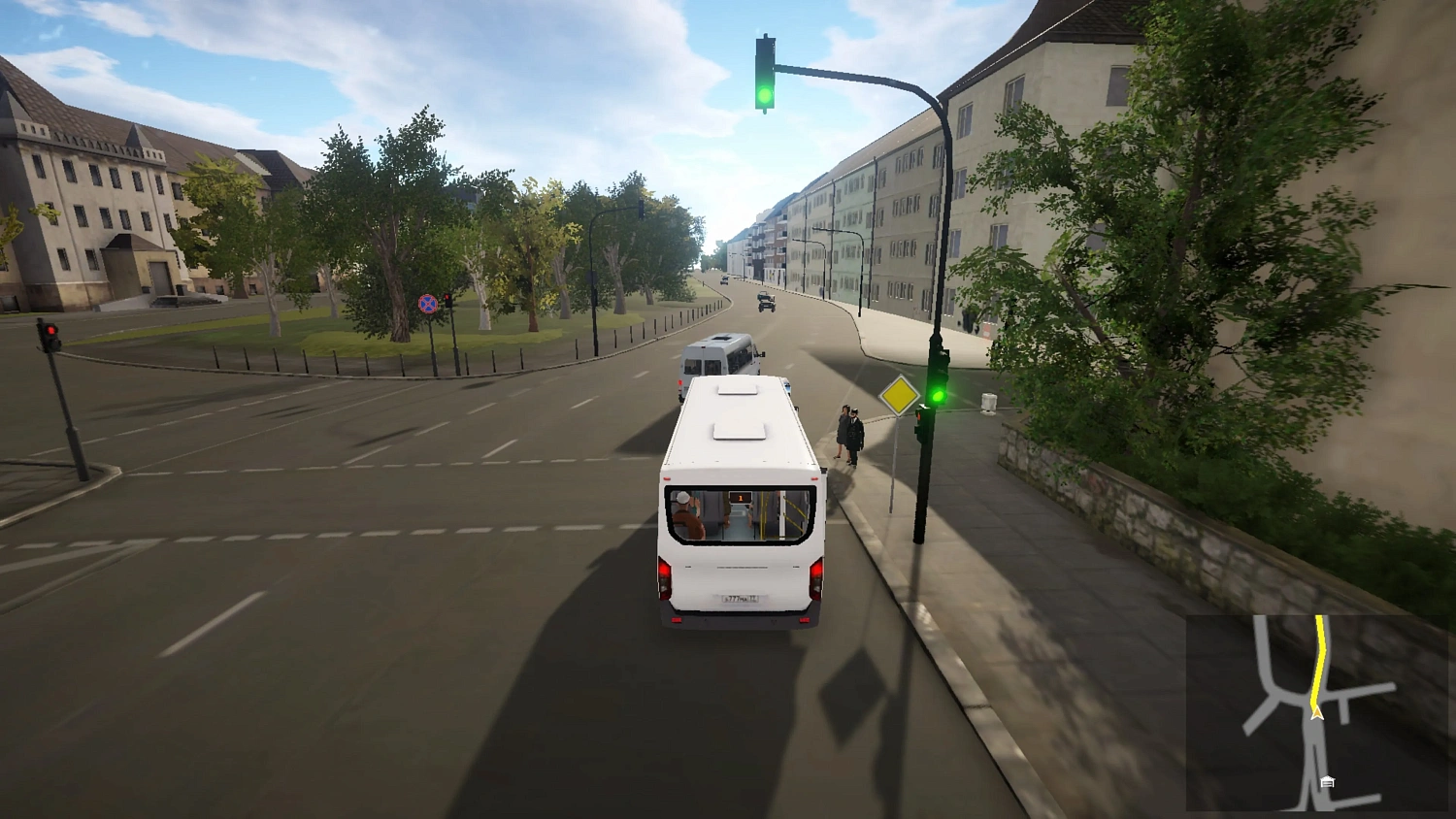Image resolution: width=1456 pixels, height=819 pixels.
Task: Click the yellow player arrow on the minimap
Action: coord(1316,711)
